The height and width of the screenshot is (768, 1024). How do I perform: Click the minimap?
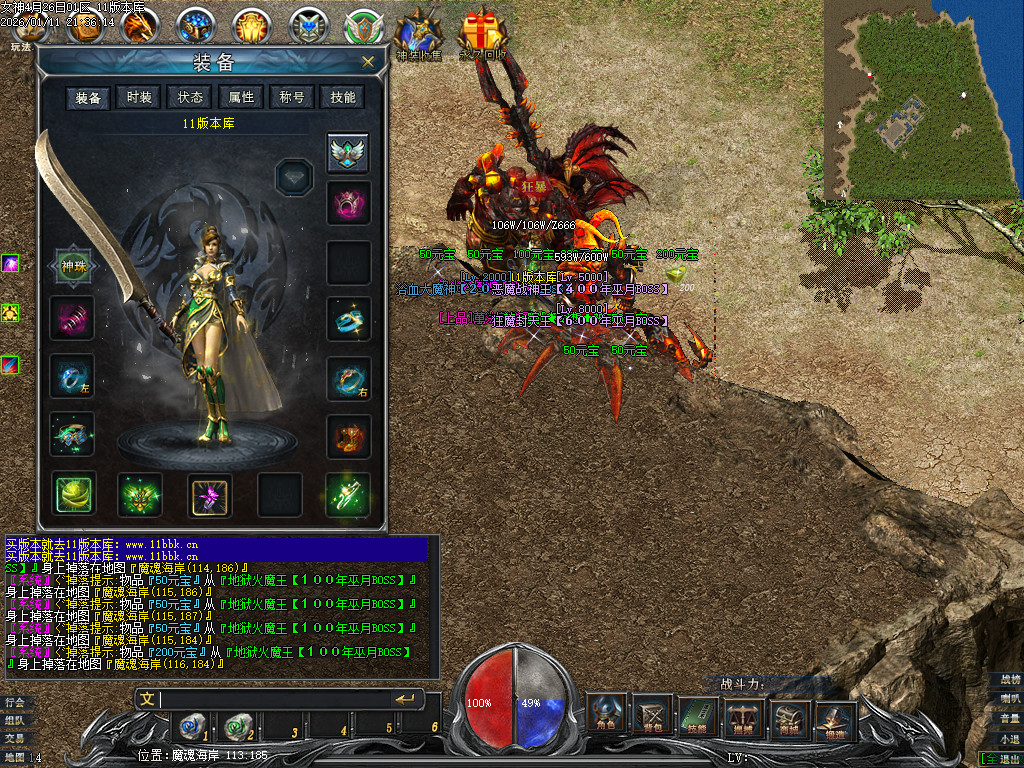(x=917, y=100)
